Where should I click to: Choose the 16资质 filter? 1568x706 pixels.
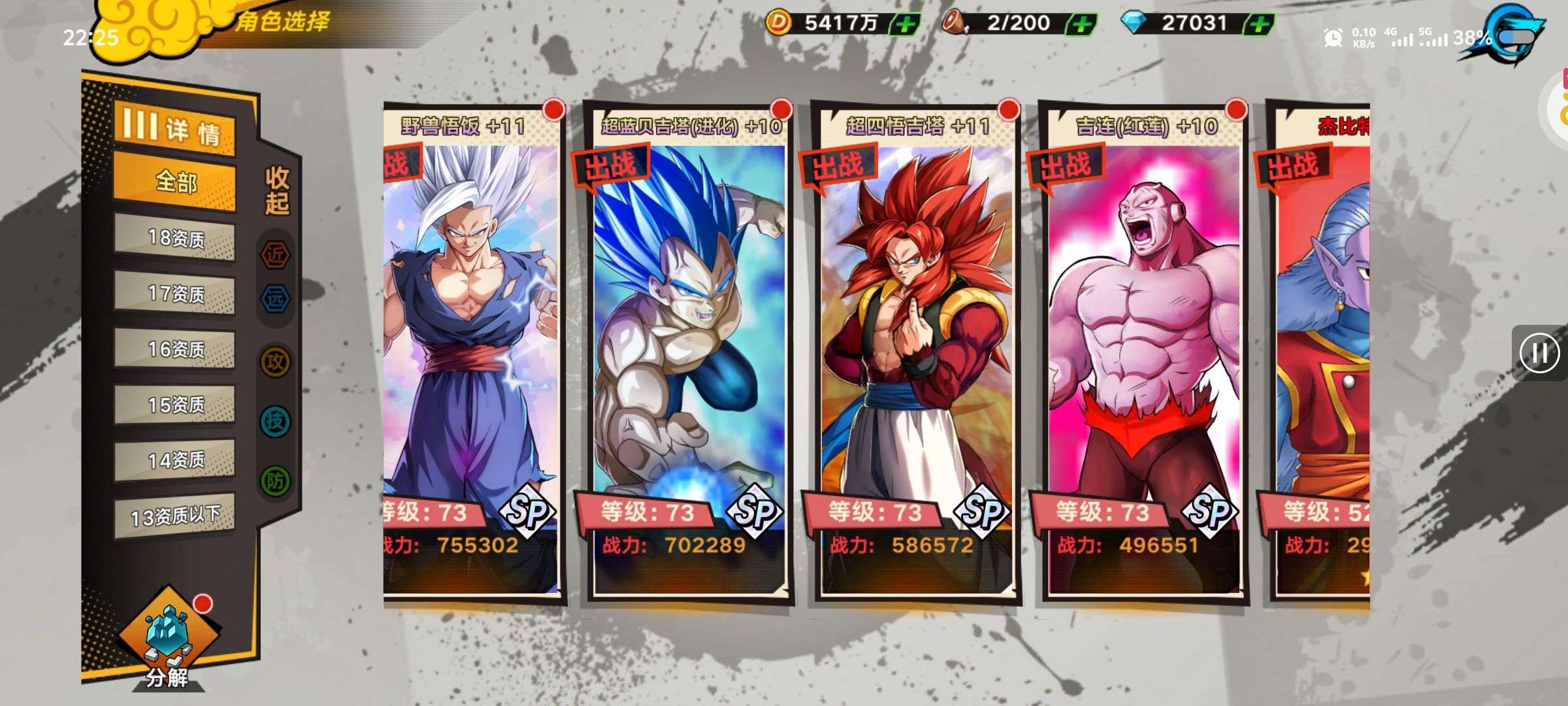[x=174, y=350]
